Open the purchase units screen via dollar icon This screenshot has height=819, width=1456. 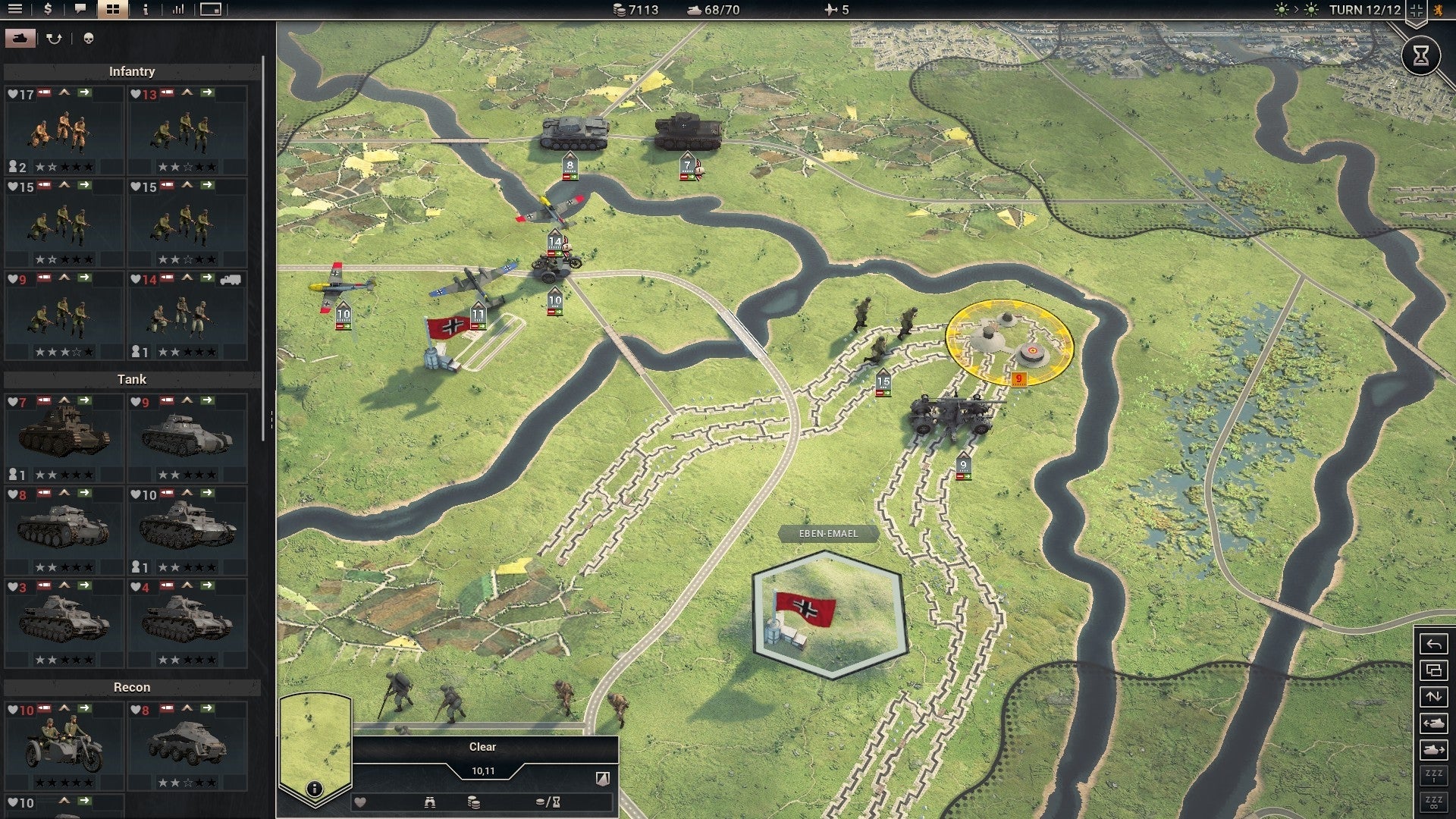pos(48,10)
